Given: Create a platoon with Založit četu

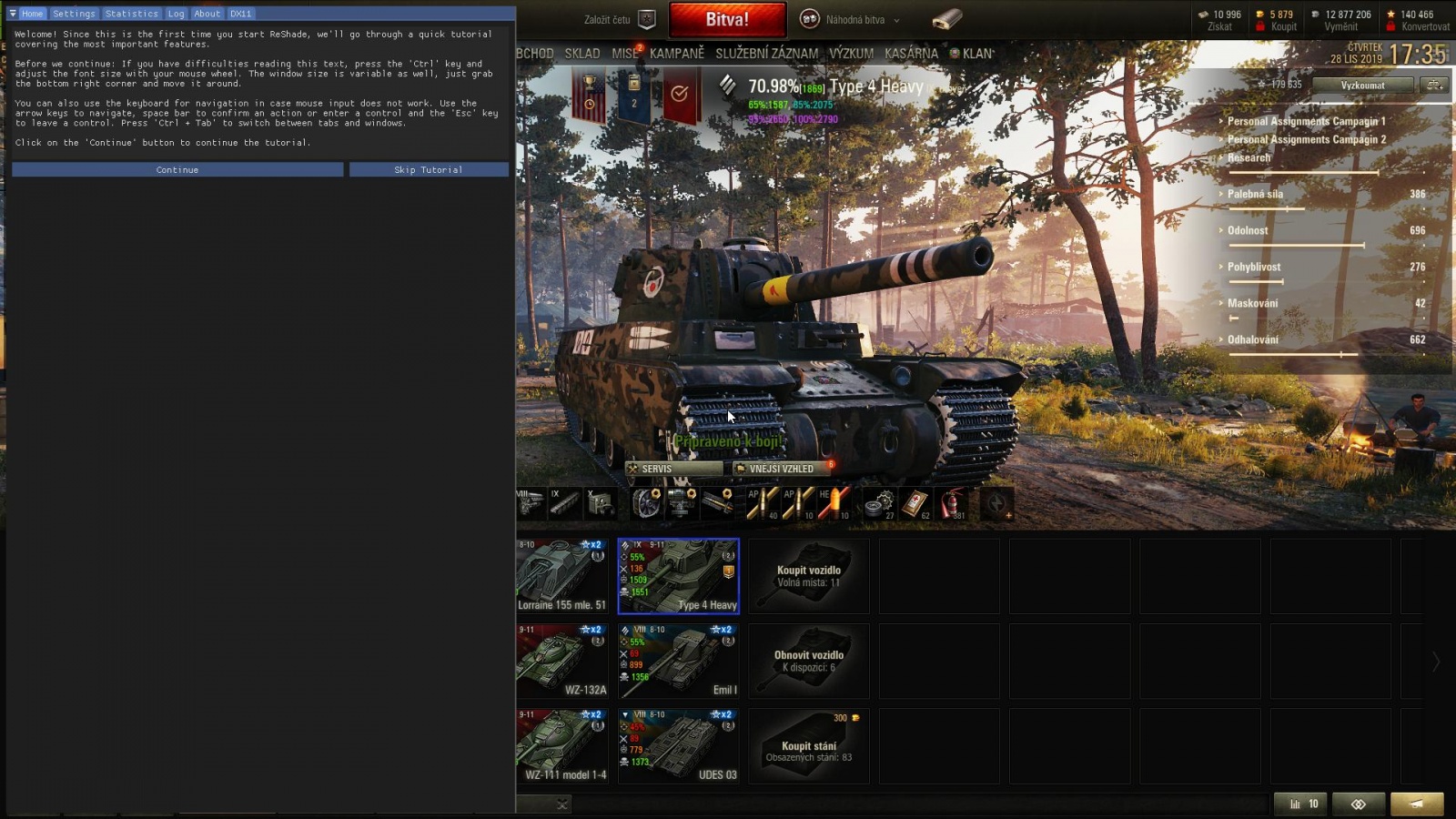Looking at the screenshot, I should pyautogui.click(x=621, y=19).
